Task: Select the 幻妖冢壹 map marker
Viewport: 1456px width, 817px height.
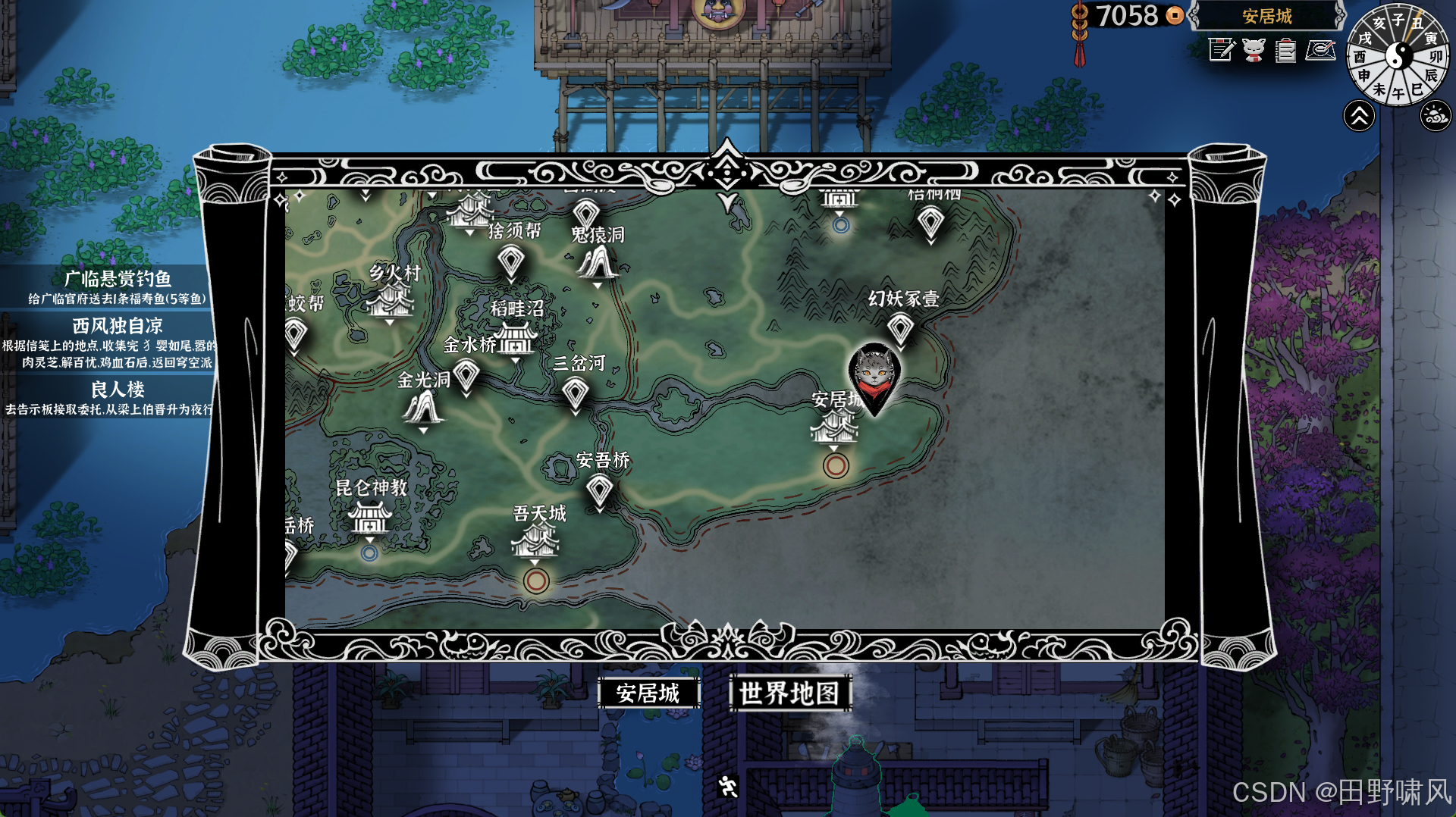Action: point(900,328)
